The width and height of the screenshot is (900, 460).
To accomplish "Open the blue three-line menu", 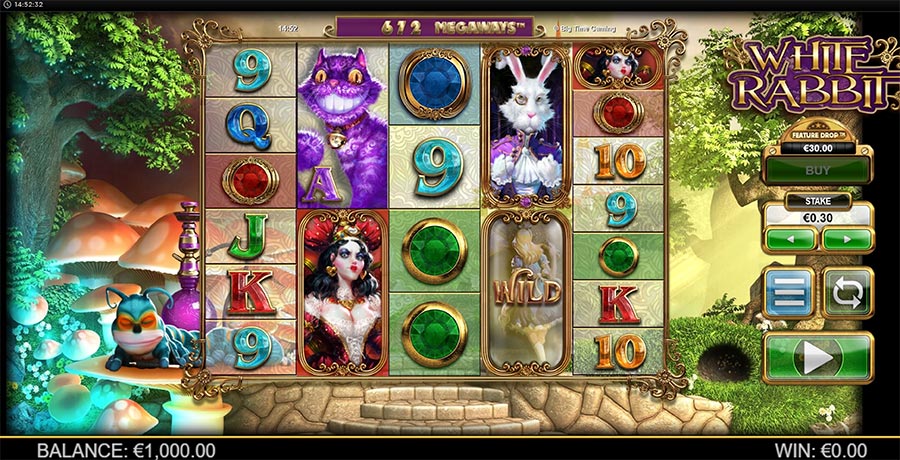I will tap(789, 292).
